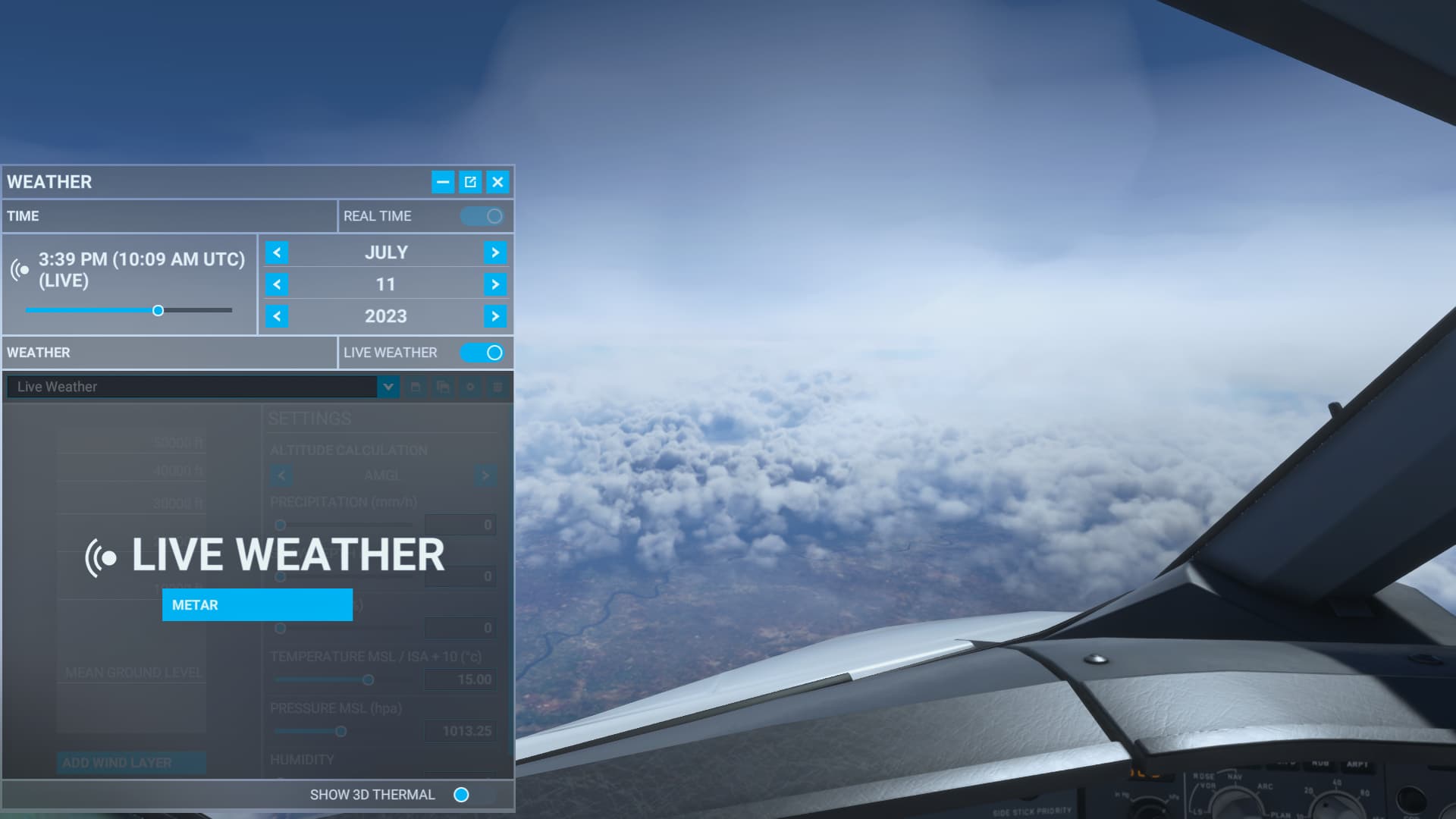1456x819 pixels.
Task: Open the Live Weather preset dropdown
Action: (x=388, y=387)
